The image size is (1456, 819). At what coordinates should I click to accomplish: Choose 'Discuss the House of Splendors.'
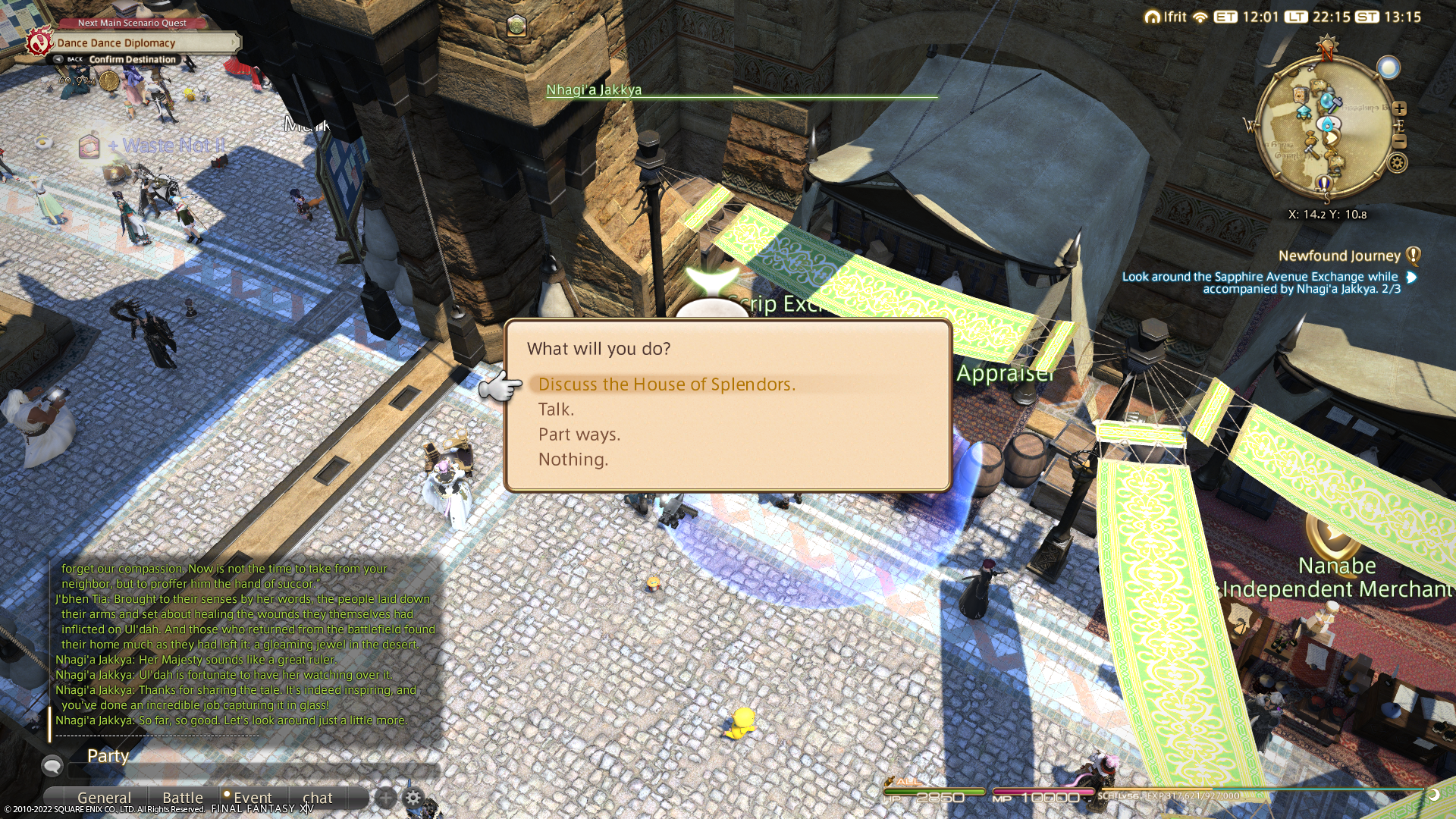point(666,384)
